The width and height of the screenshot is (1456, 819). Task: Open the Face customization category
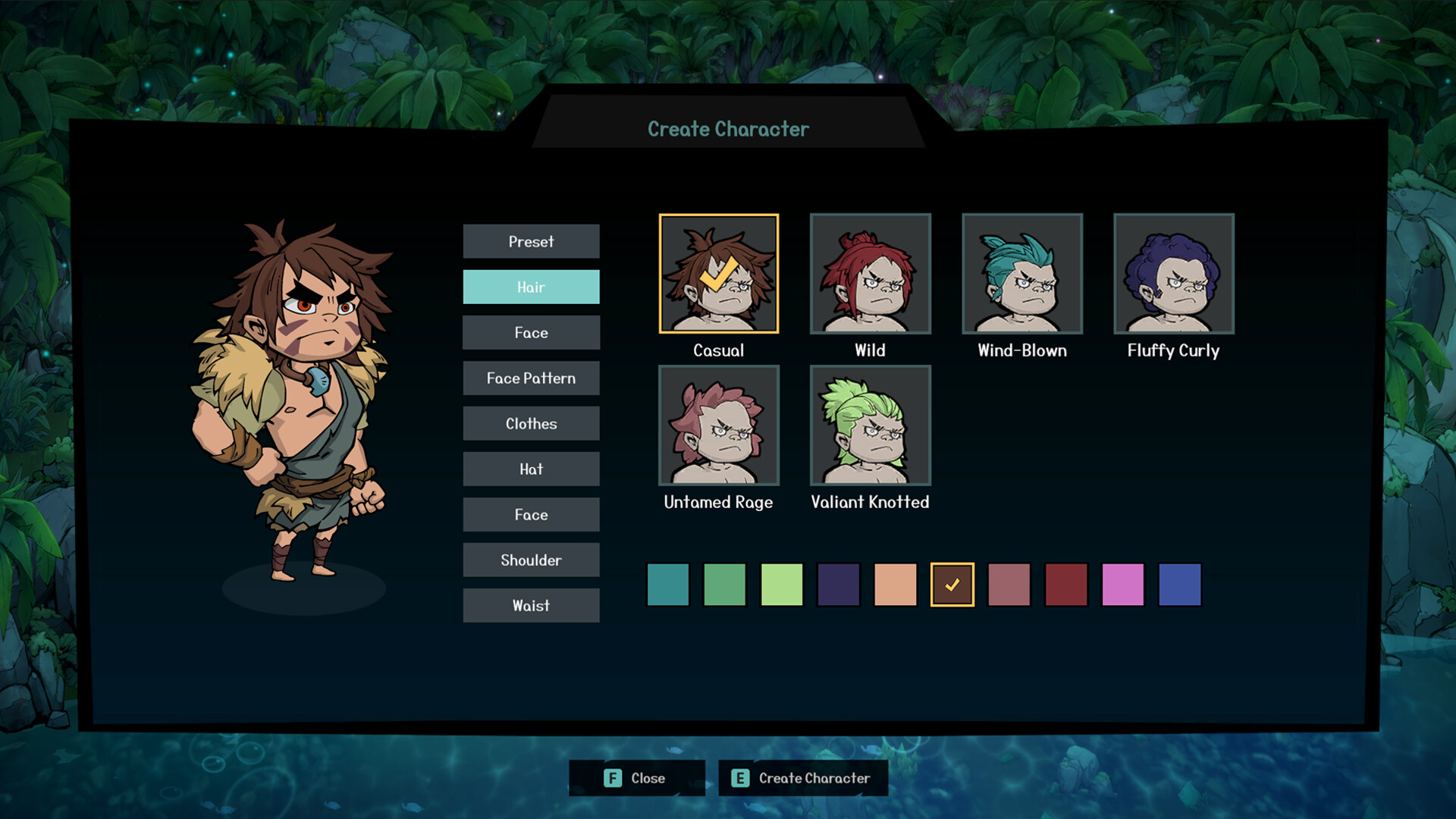pos(531,332)
